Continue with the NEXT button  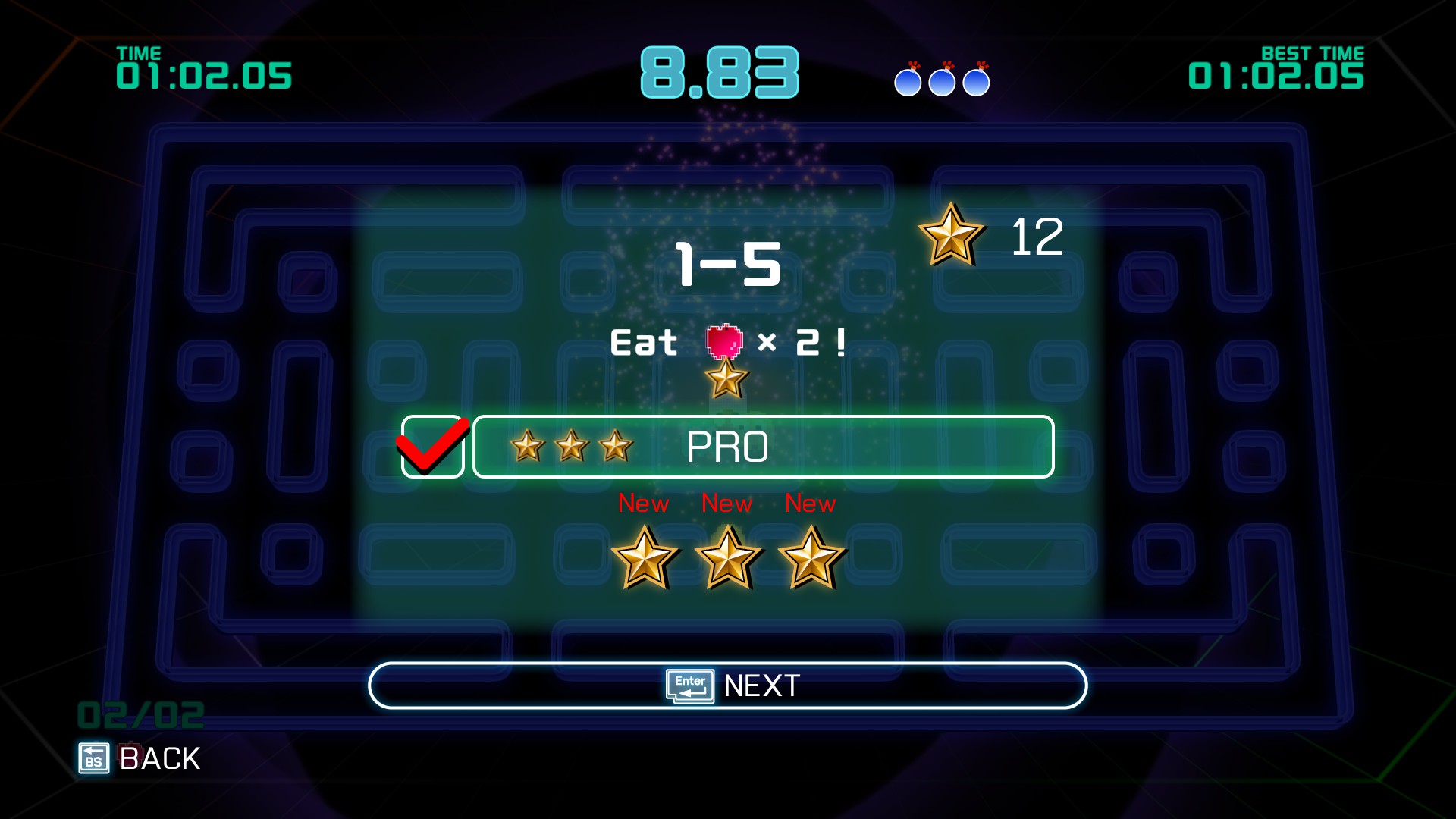(728, 686)
